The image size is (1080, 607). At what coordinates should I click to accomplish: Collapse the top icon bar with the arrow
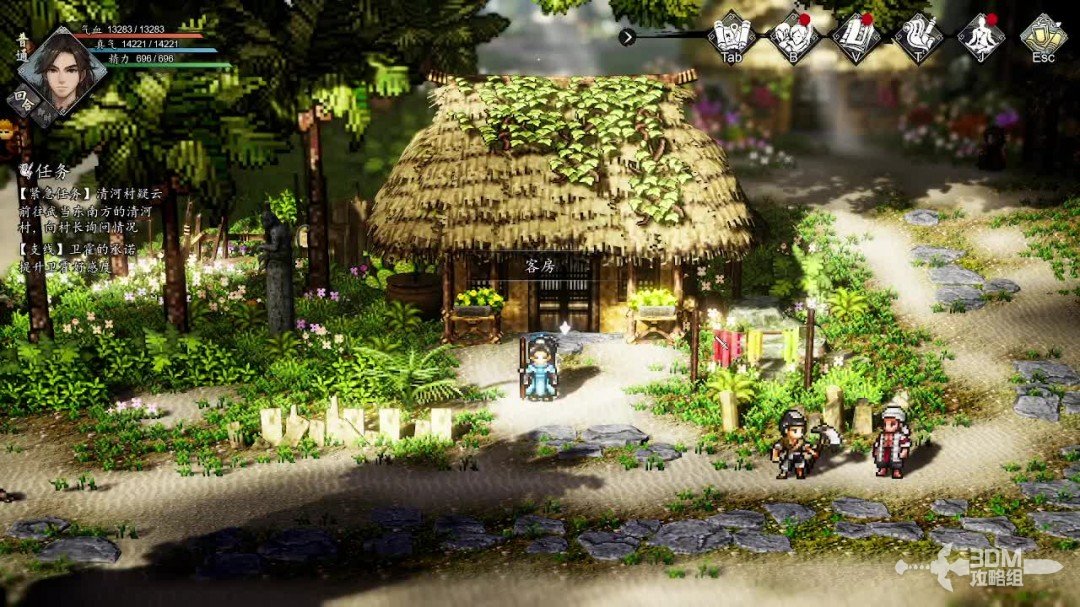[627, 37]
